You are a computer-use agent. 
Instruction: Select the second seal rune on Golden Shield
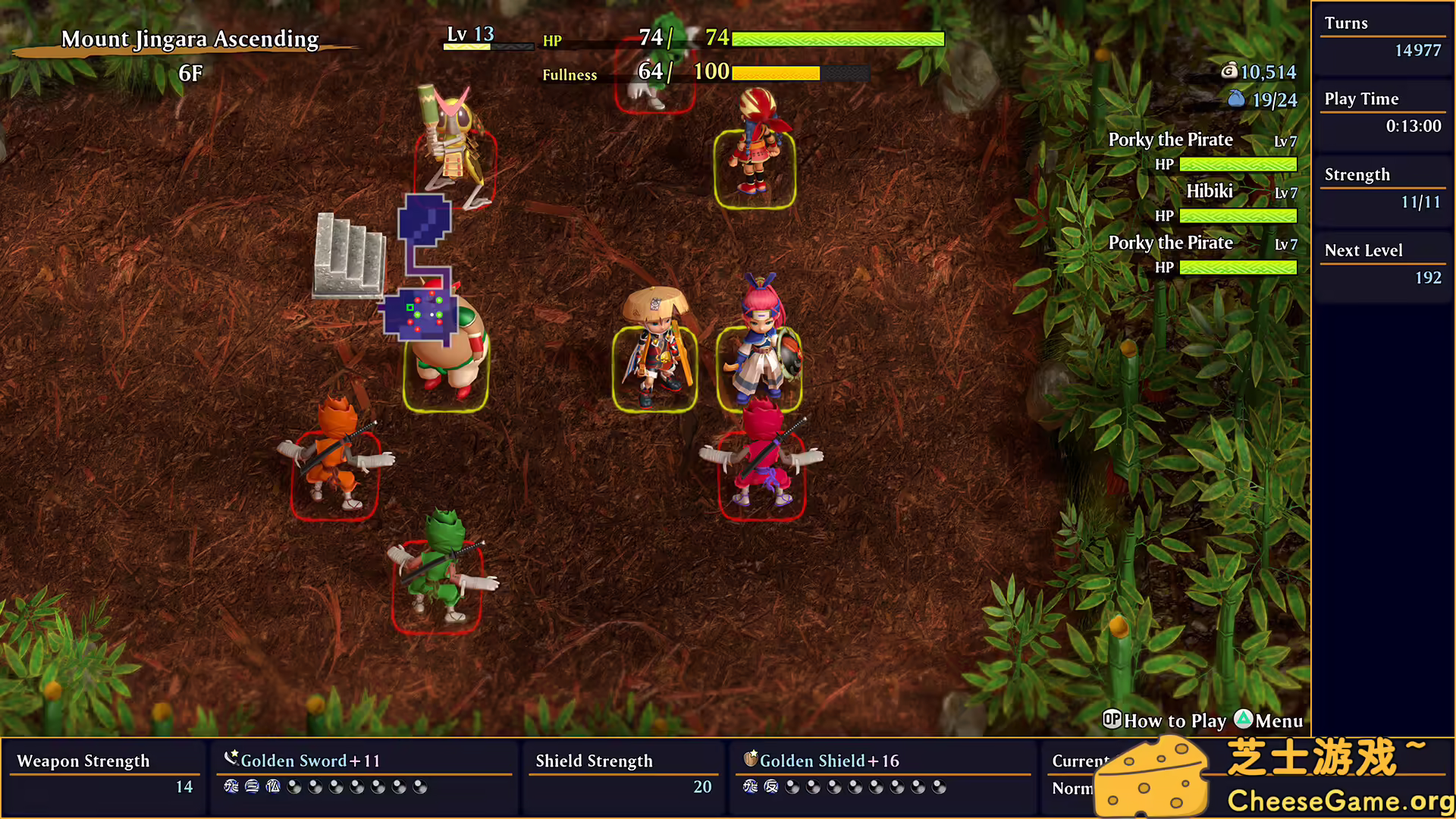point(770,787)
